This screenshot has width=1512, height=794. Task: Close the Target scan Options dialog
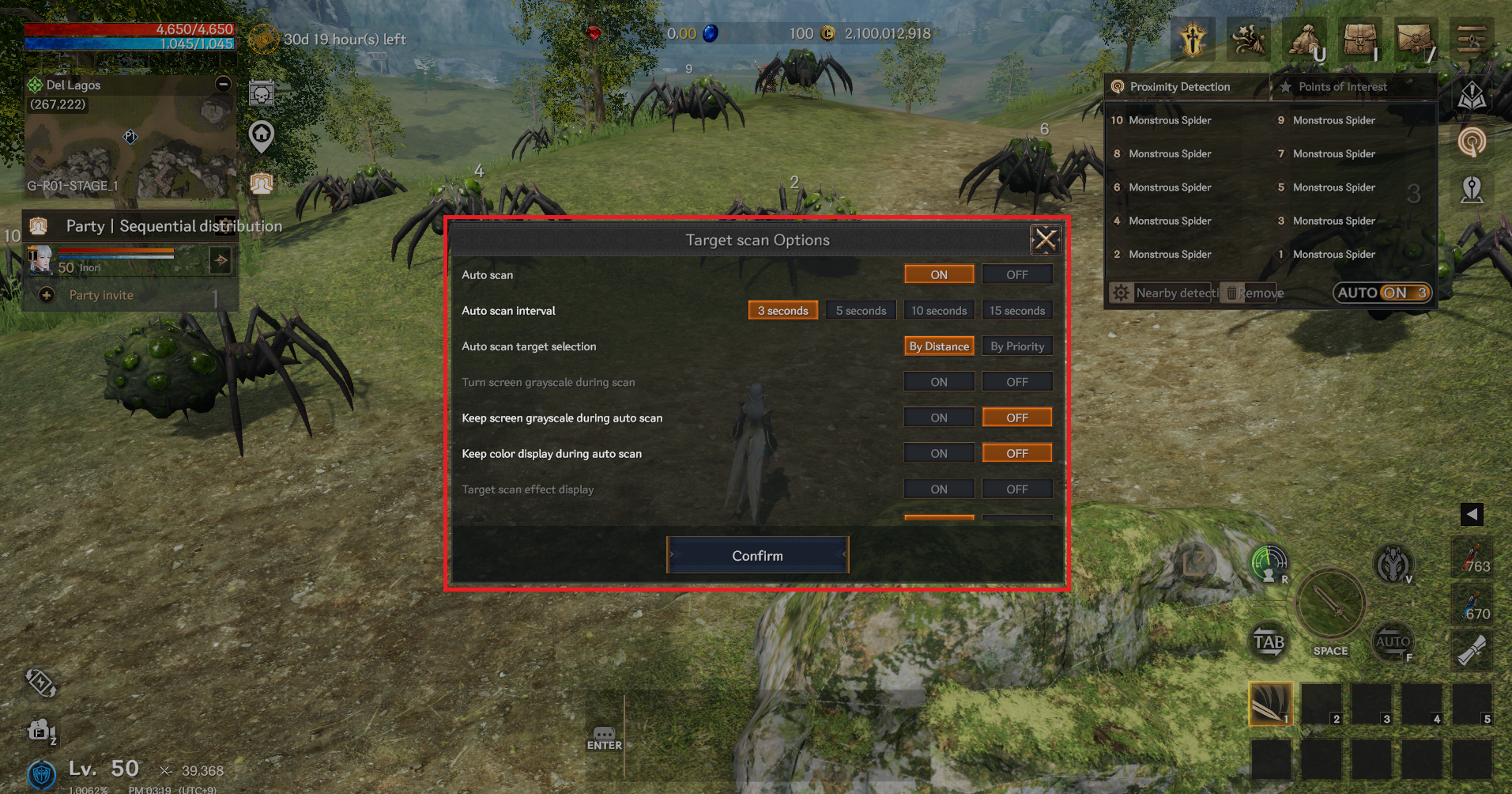1045,239
